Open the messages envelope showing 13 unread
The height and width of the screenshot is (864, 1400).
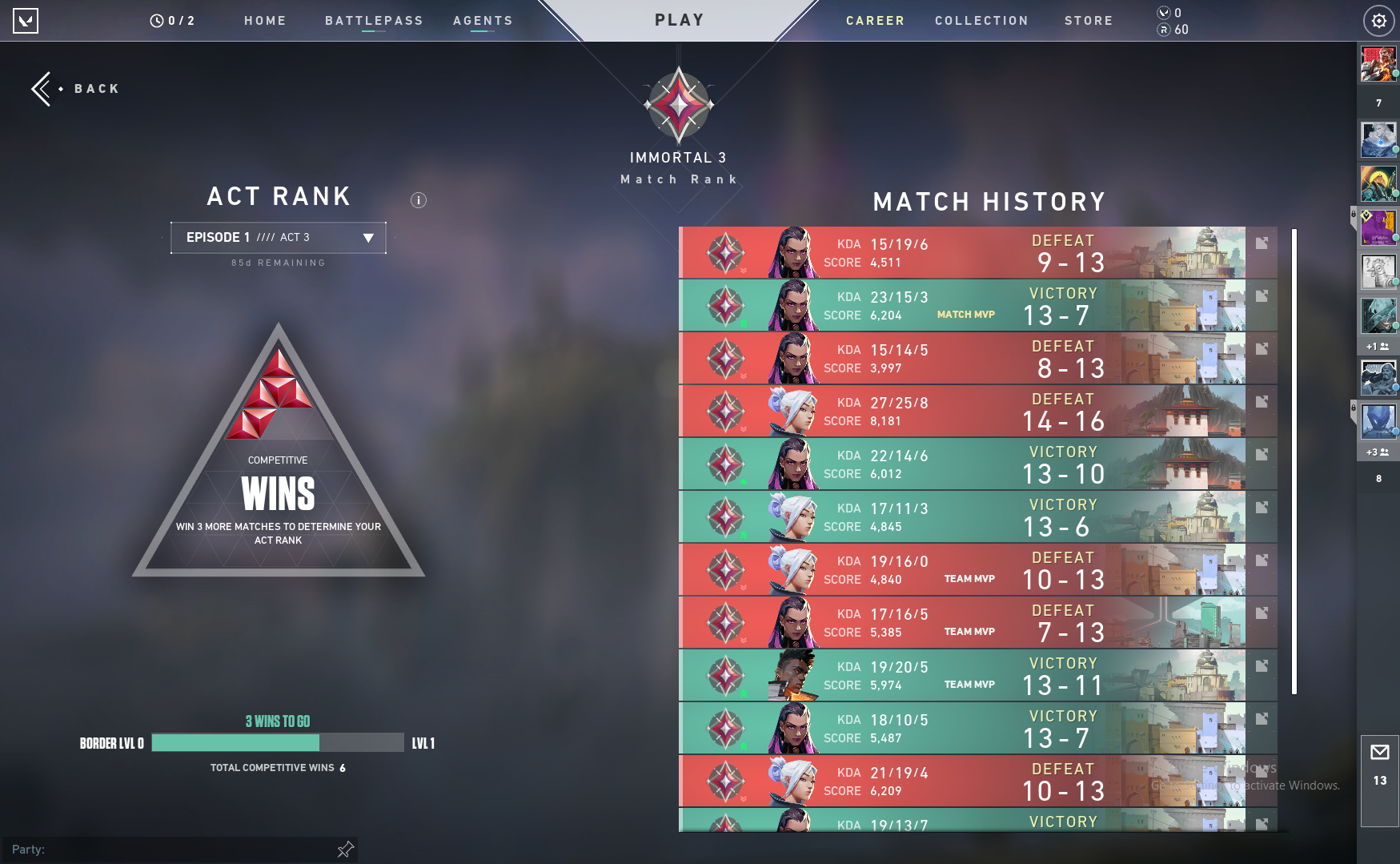[x=1379, y=753]
